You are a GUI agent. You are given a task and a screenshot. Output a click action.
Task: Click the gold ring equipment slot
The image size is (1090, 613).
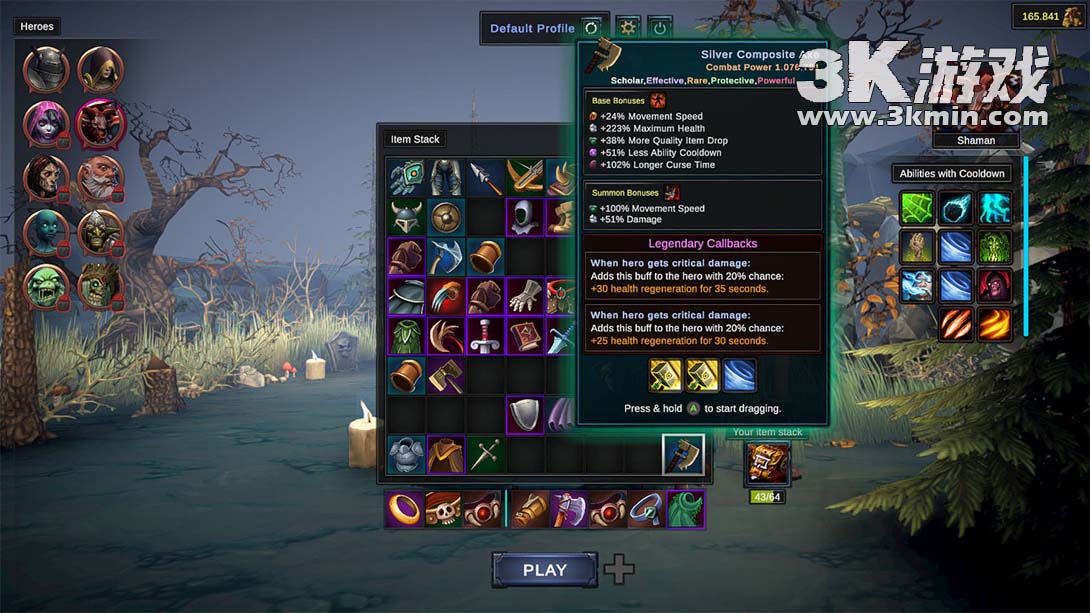point(404,509)
